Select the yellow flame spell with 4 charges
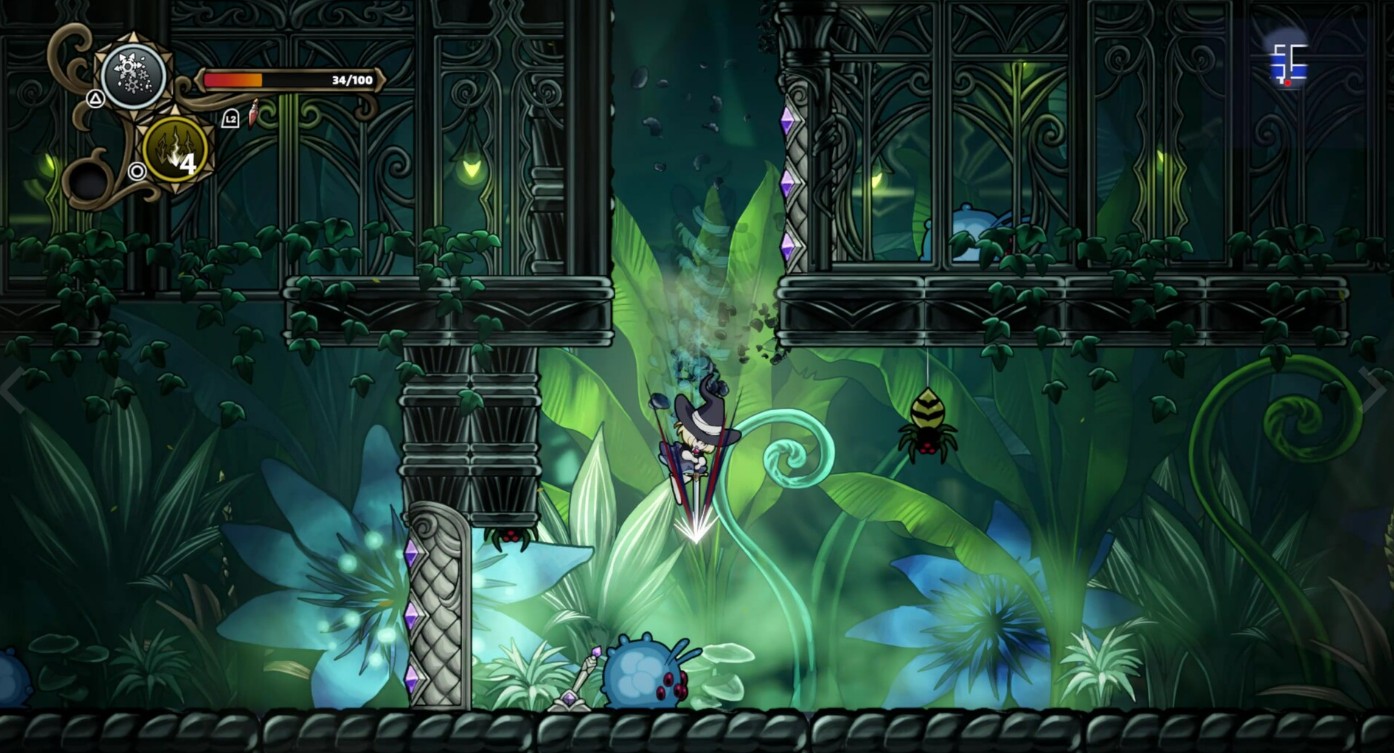The height and width of the screenshot is (753, 1394). click(x=175, y=150)
